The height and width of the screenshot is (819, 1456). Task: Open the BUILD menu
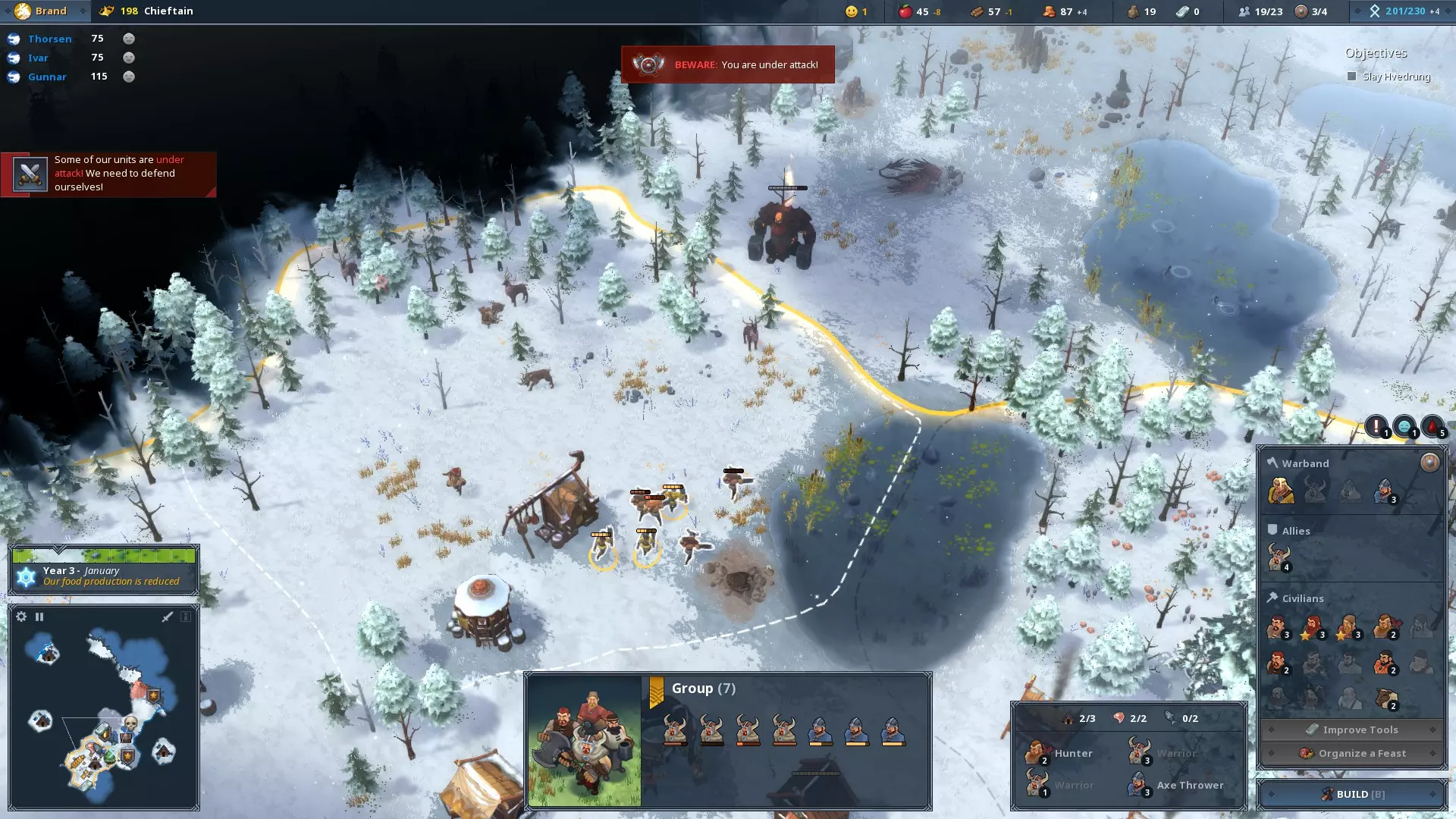(x=1352, y=794)
